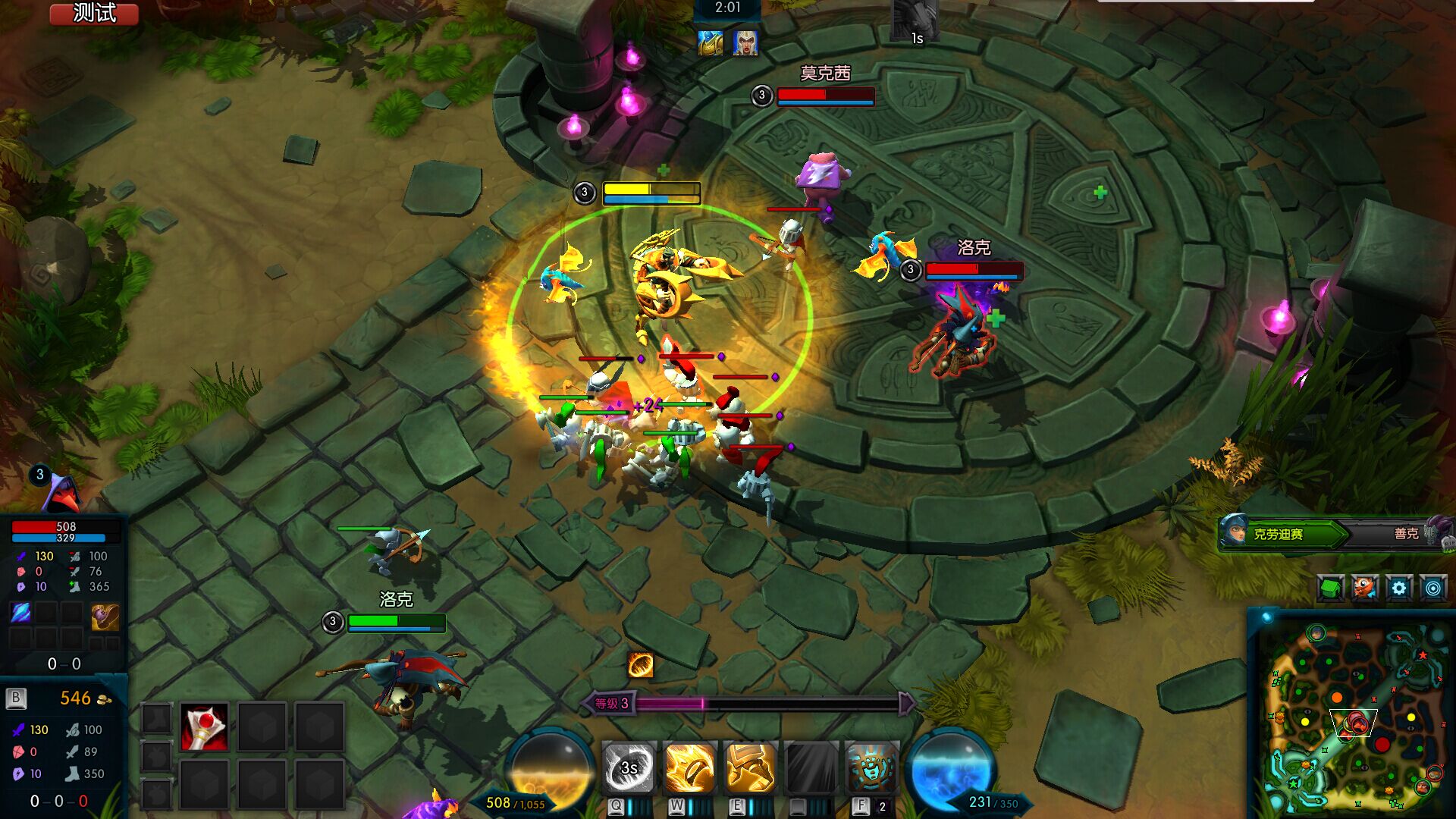Click the green house recall button
Image resolution: width=1456 pixels, height=819 pixels.
[1331, 588]
